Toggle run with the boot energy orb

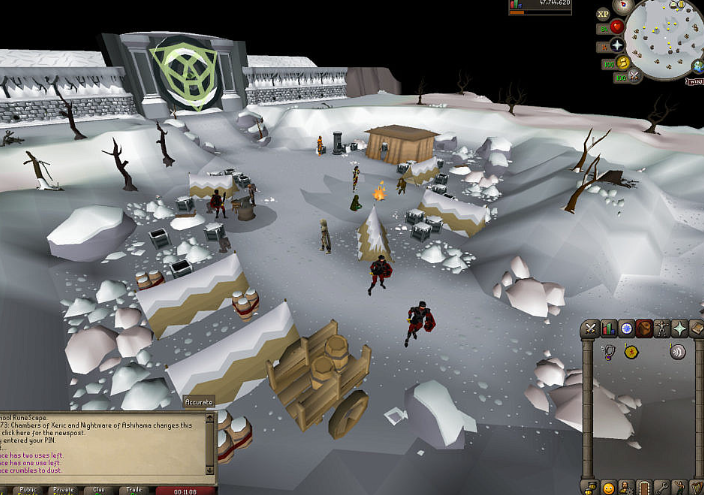[x=621, y=61]
